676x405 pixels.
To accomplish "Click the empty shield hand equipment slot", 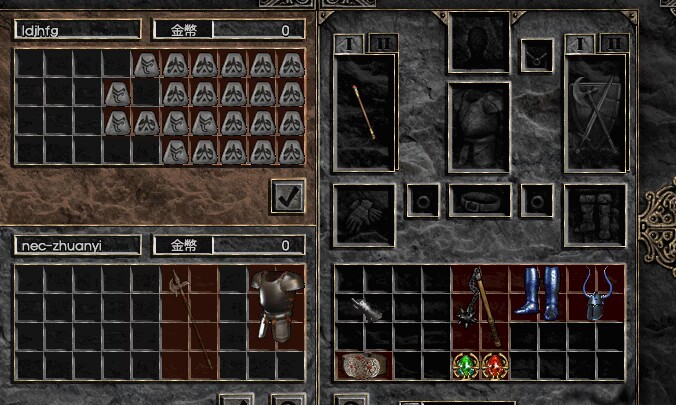I will [x=595, y=112].
